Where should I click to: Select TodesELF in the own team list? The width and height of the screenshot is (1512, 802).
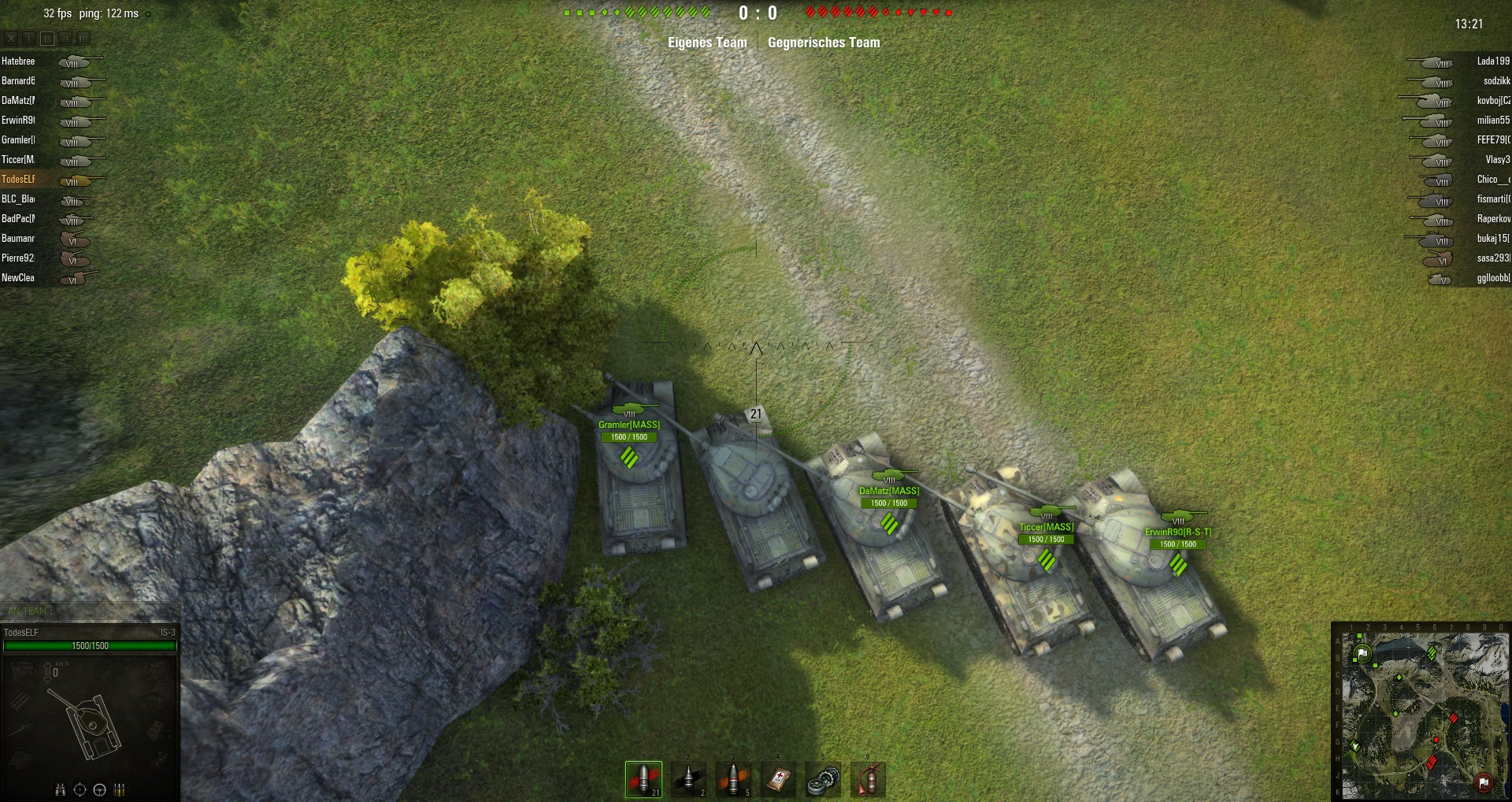(x=19, y=180)
